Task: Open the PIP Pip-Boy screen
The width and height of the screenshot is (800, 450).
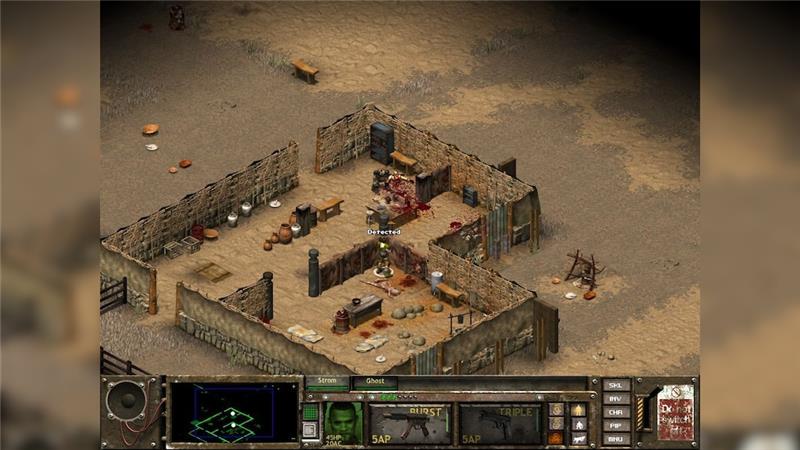Action: click(616, 425)
